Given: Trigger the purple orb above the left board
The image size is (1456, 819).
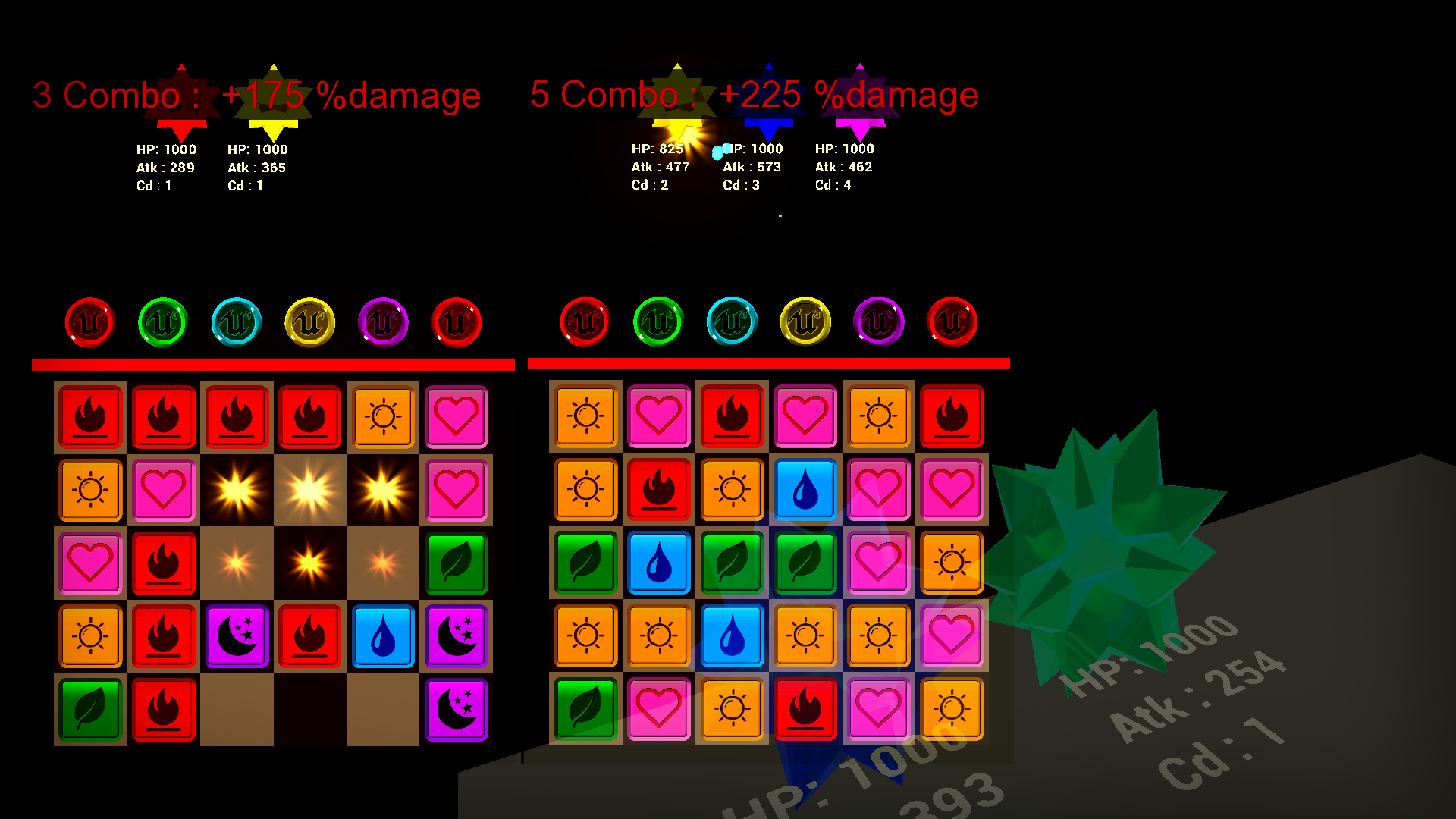Looking at the screenshot, I should coord(383,322).
